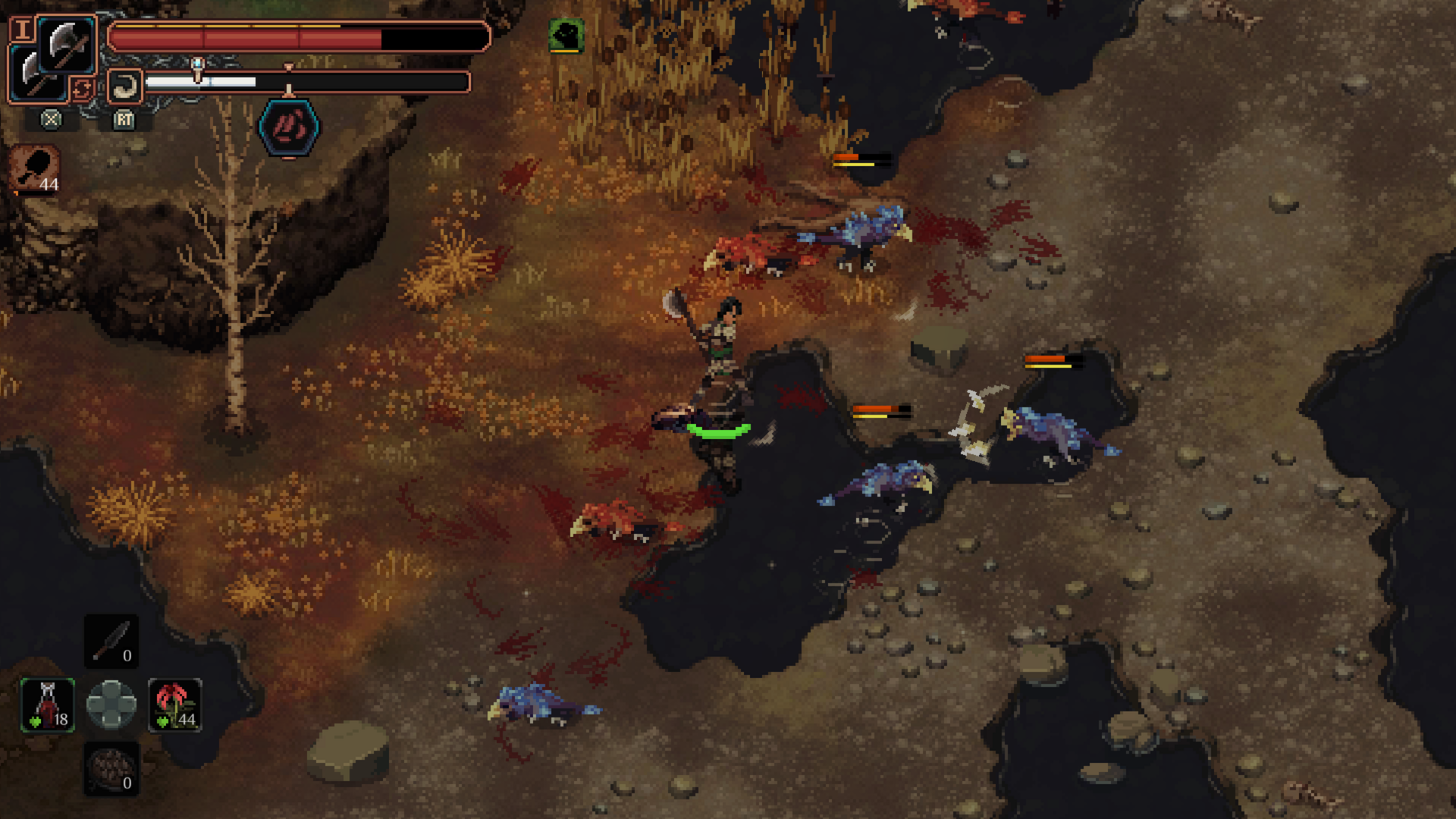Screen dimensions: 1456x819
Task: Use the red flower item with 44
Action: click(174, 704)
